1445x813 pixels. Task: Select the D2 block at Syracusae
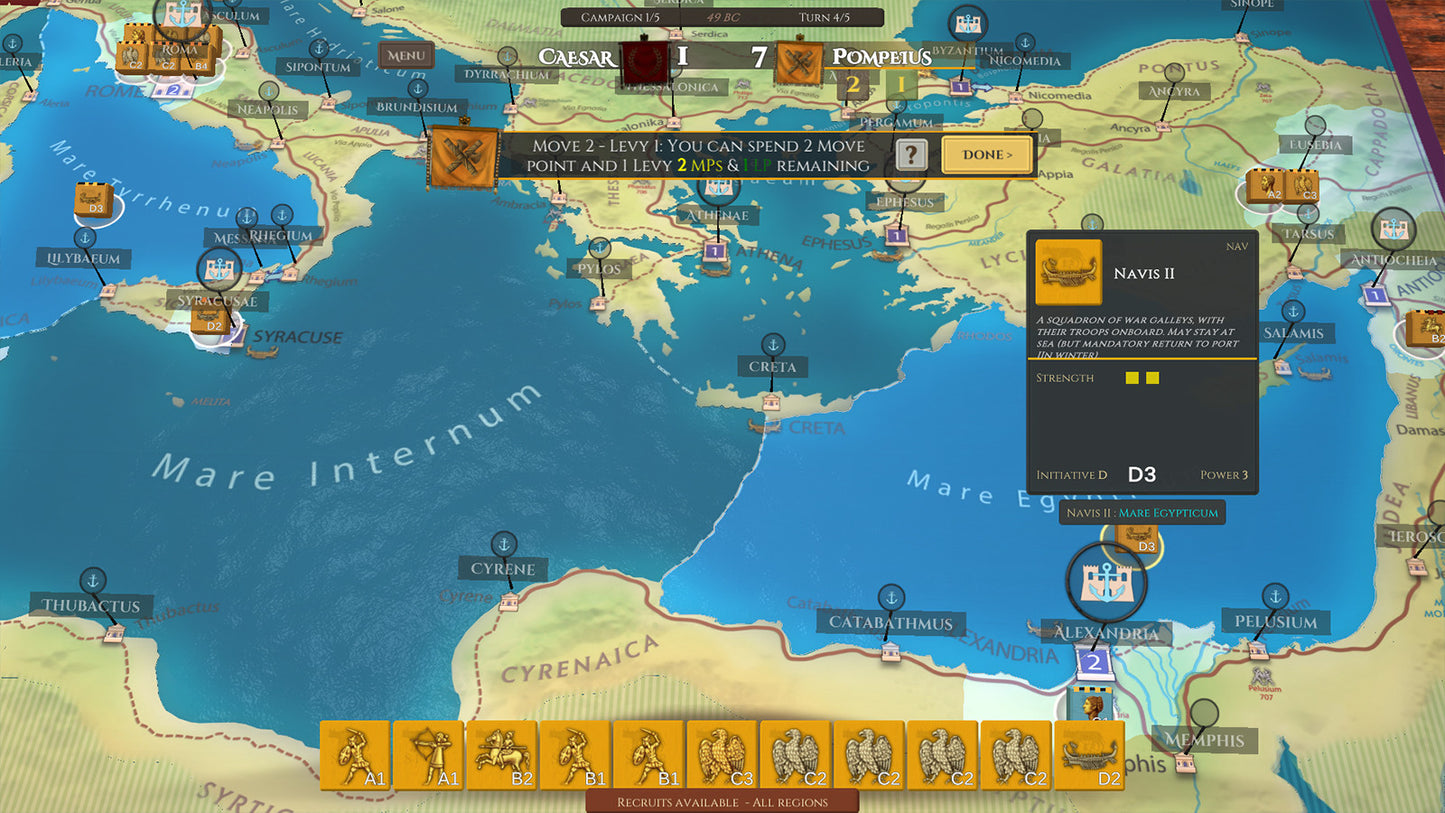pyautogui.click(x=211, y=320)
